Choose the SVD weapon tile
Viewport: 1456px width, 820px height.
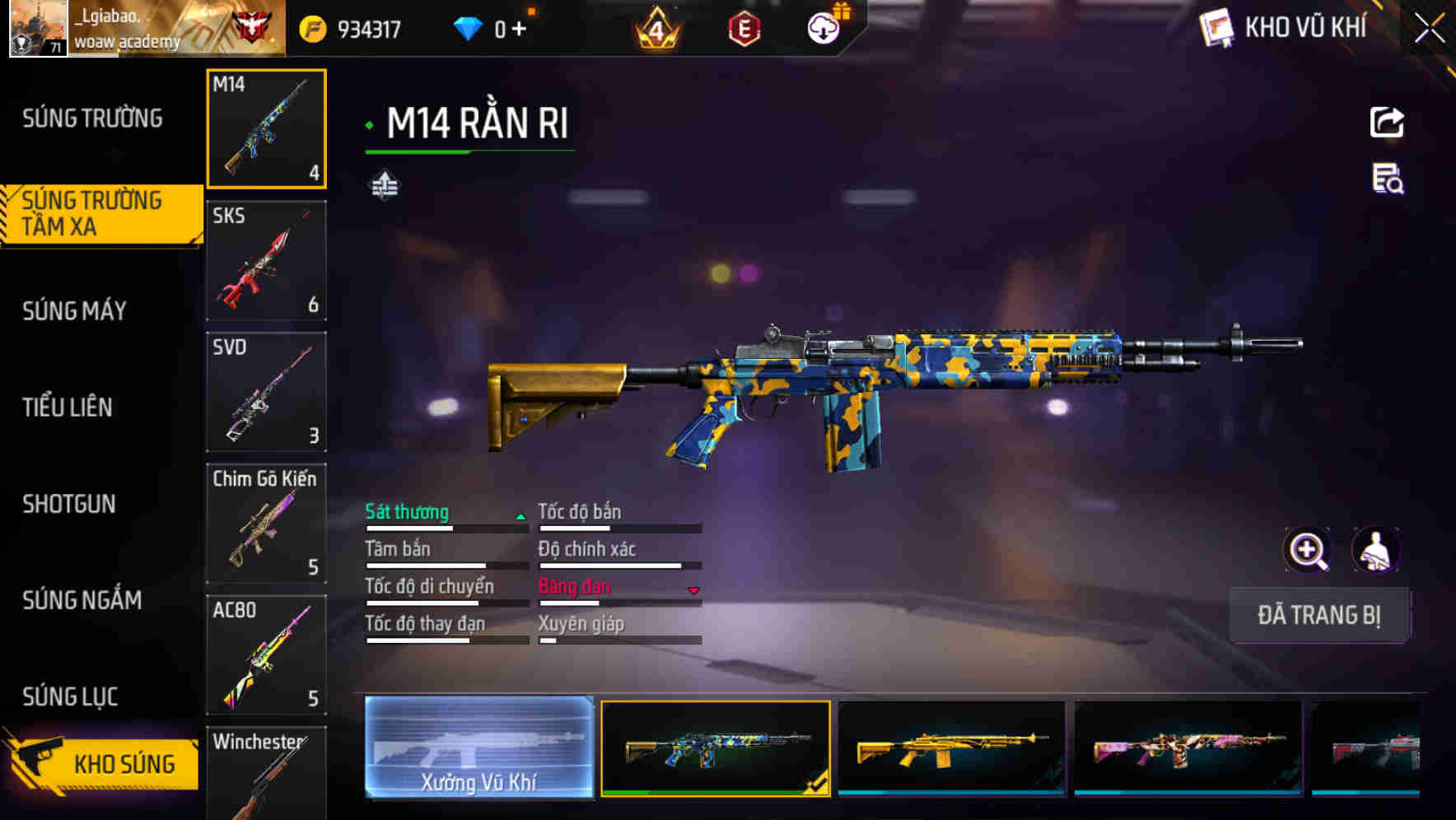pos(266,392)
